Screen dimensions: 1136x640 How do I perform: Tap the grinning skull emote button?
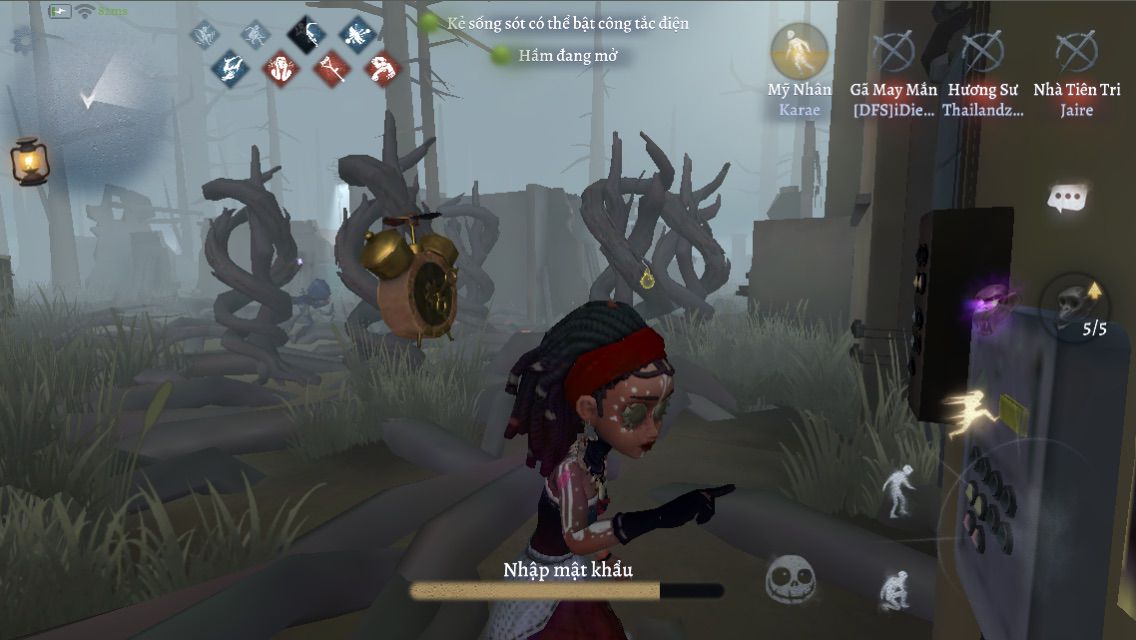click(x=790, y=577)
